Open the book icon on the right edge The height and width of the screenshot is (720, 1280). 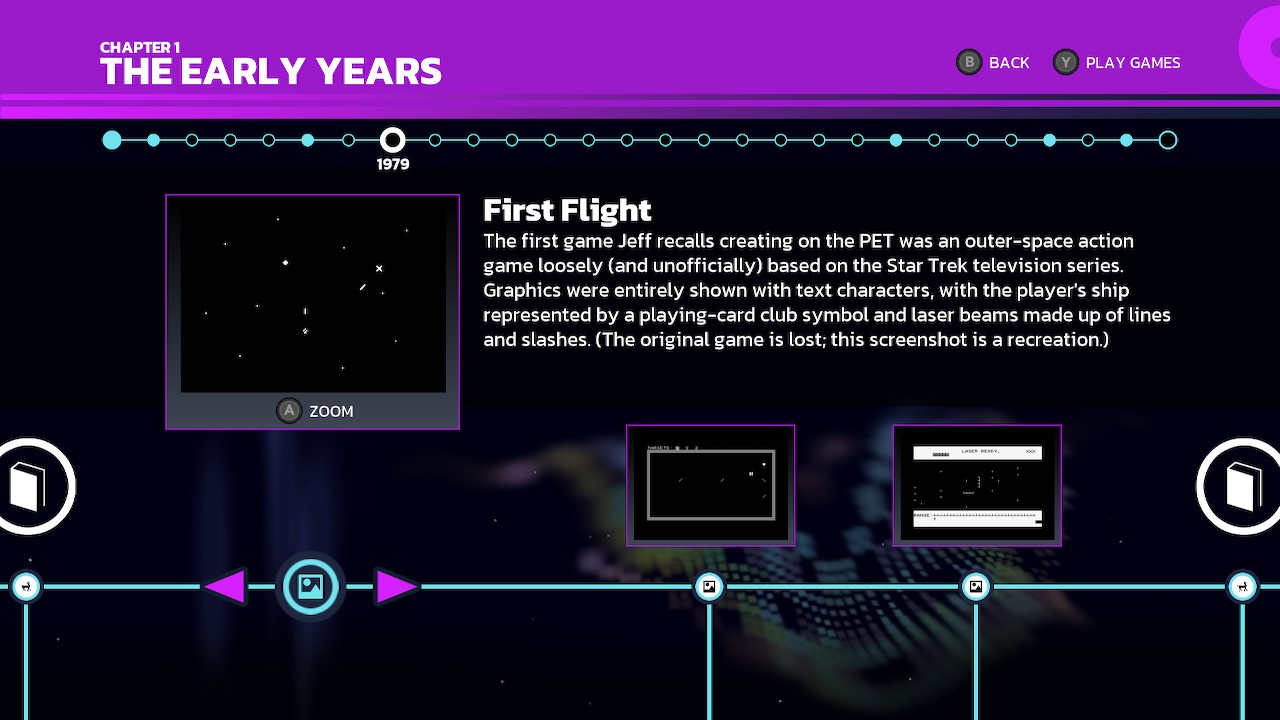click(x=1241, y=485)
